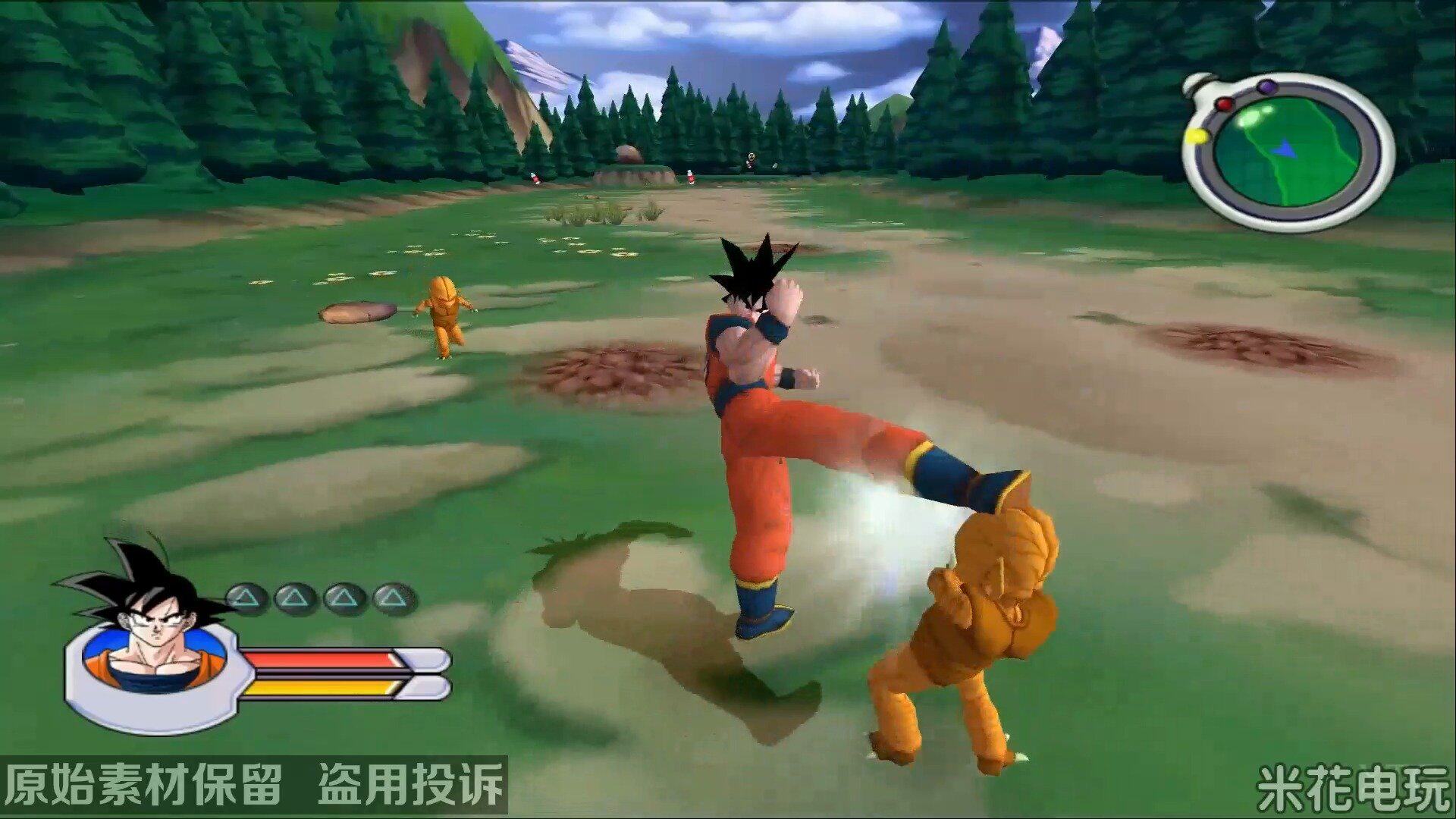Click the first Triangle button icon
Viewport: 1456px width, 819px height.
coord(244,597)
